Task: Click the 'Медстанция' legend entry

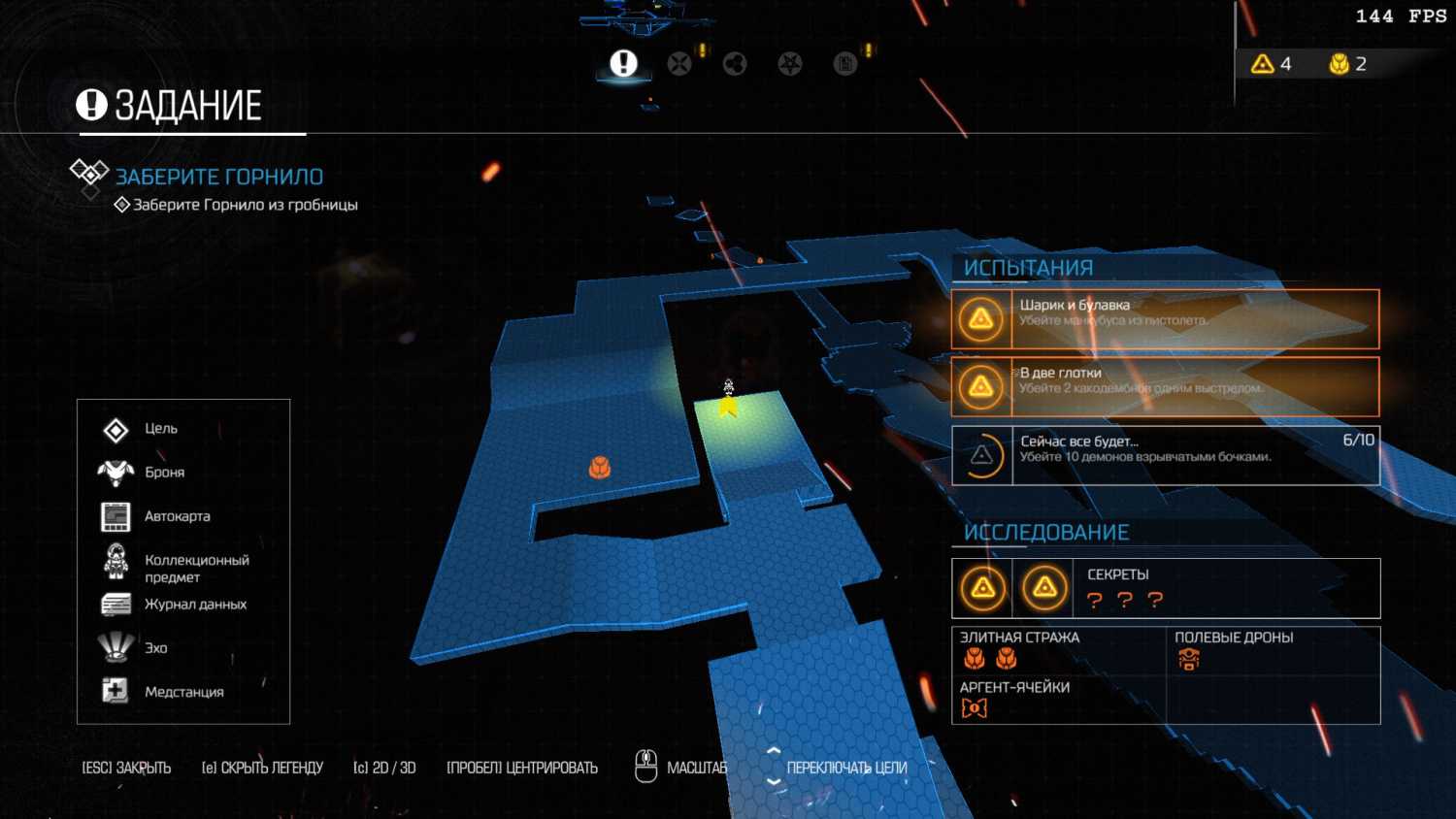Action: coord(183,692)
